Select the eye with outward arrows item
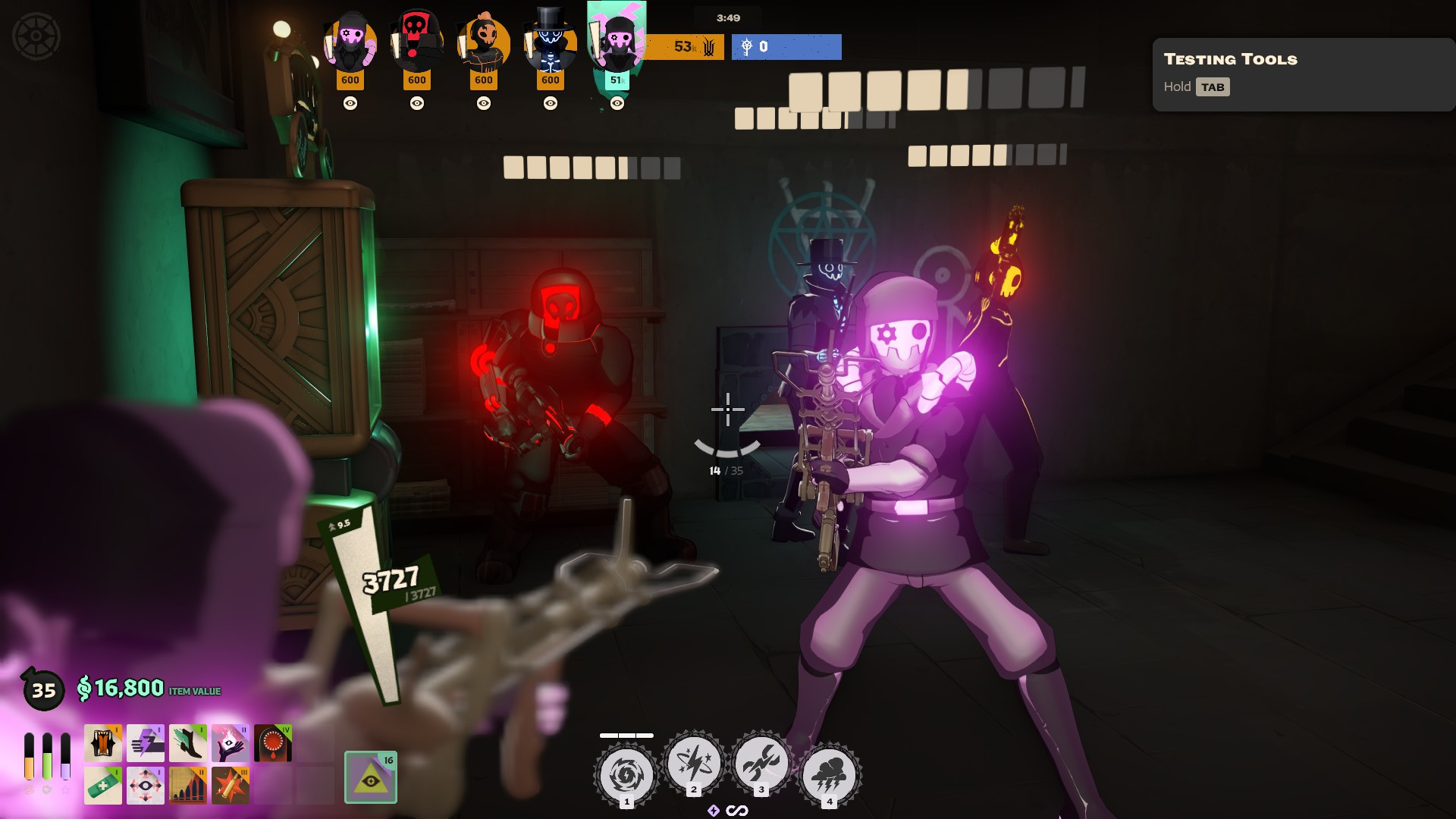The image size is (1456, 819). (146, 785)
